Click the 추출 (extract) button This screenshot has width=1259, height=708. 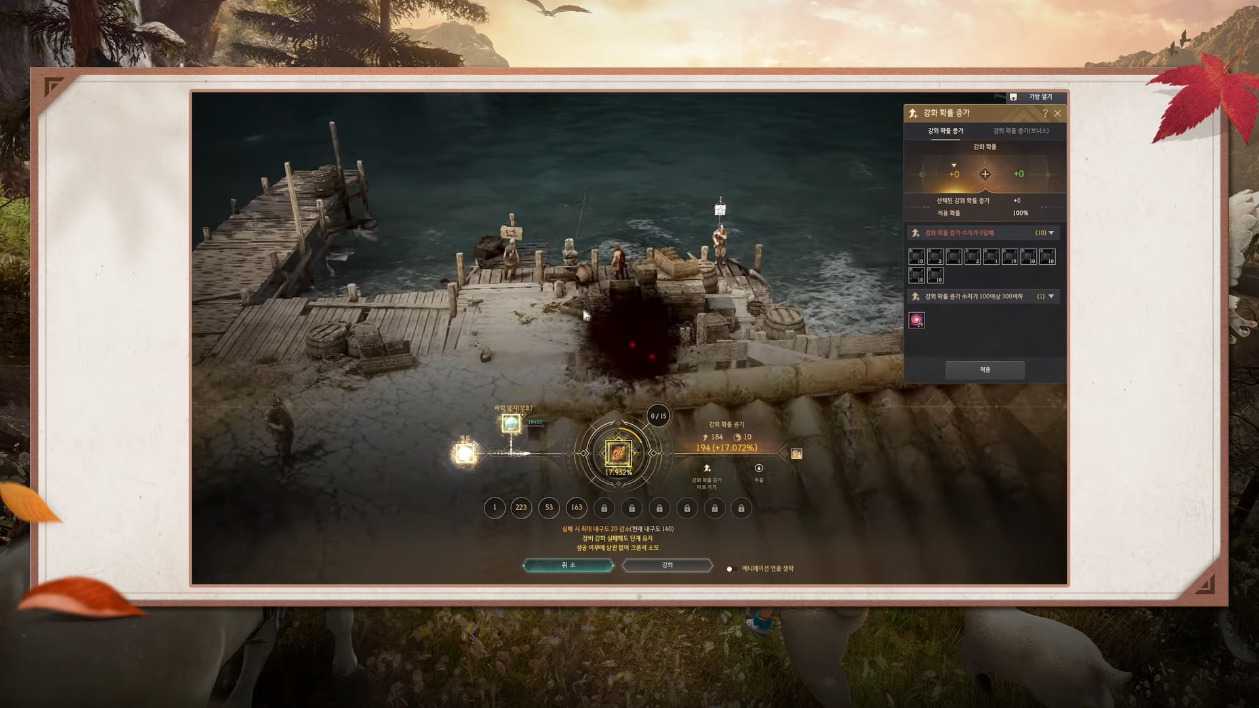(x=758, y=470)
